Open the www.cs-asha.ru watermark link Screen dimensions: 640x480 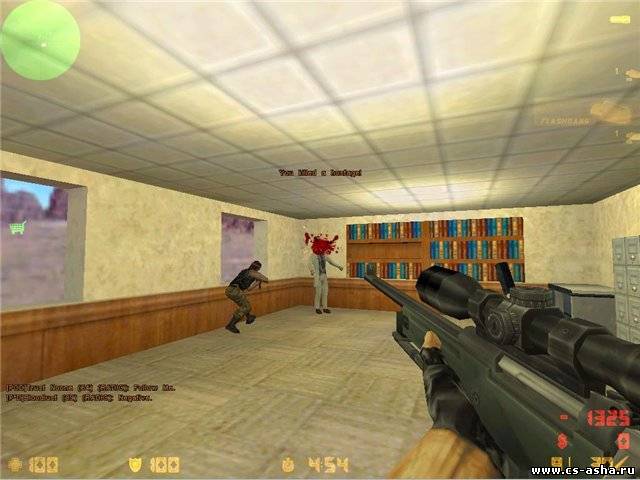[x=584, y=470]
